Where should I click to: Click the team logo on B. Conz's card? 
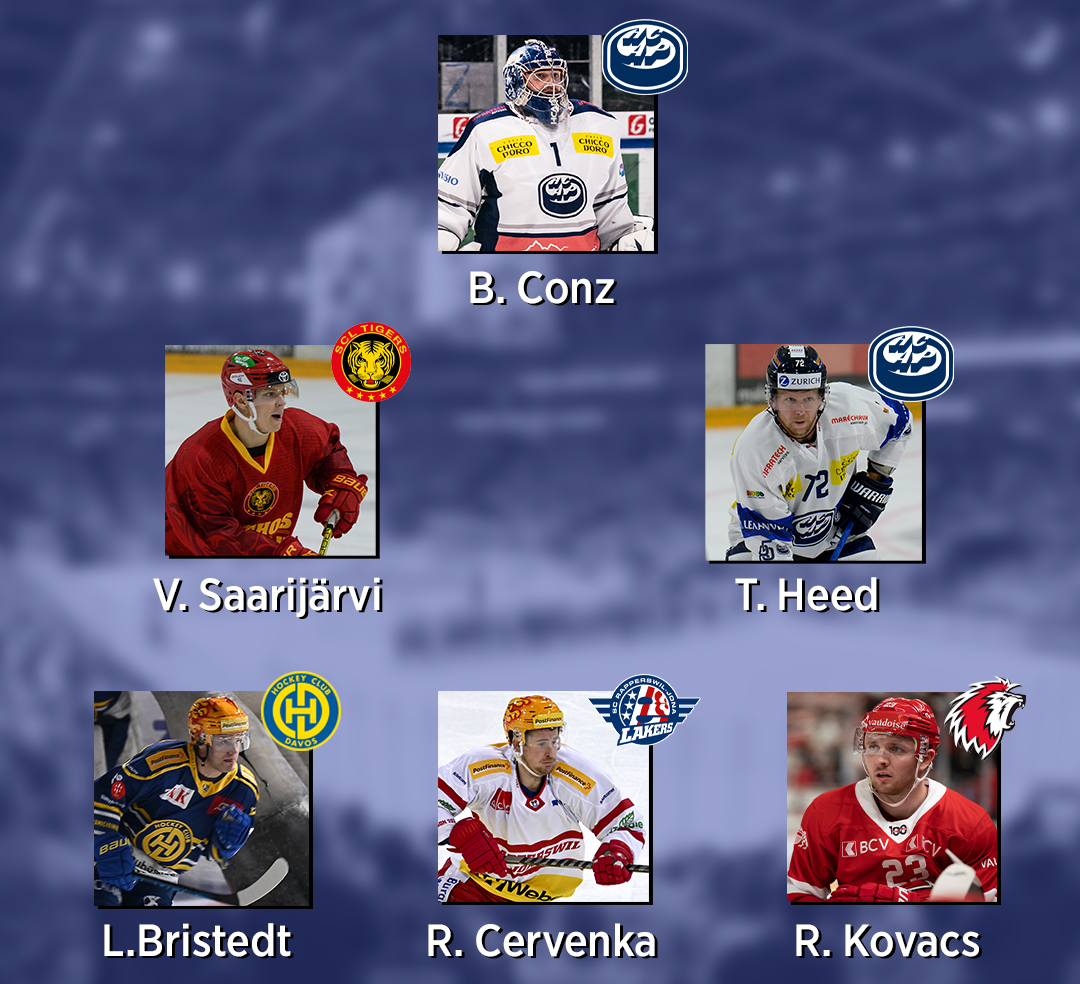pyautogui.click(x=645, y=57)
